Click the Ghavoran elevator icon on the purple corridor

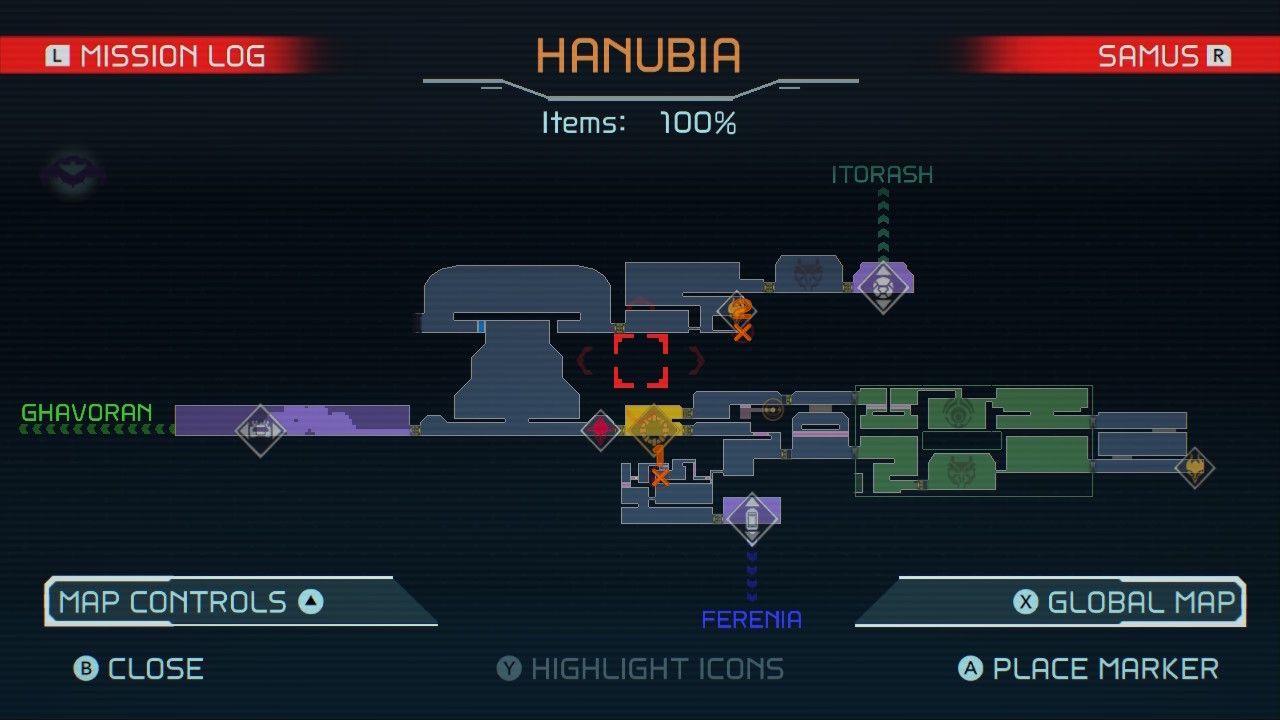[262, 431]
